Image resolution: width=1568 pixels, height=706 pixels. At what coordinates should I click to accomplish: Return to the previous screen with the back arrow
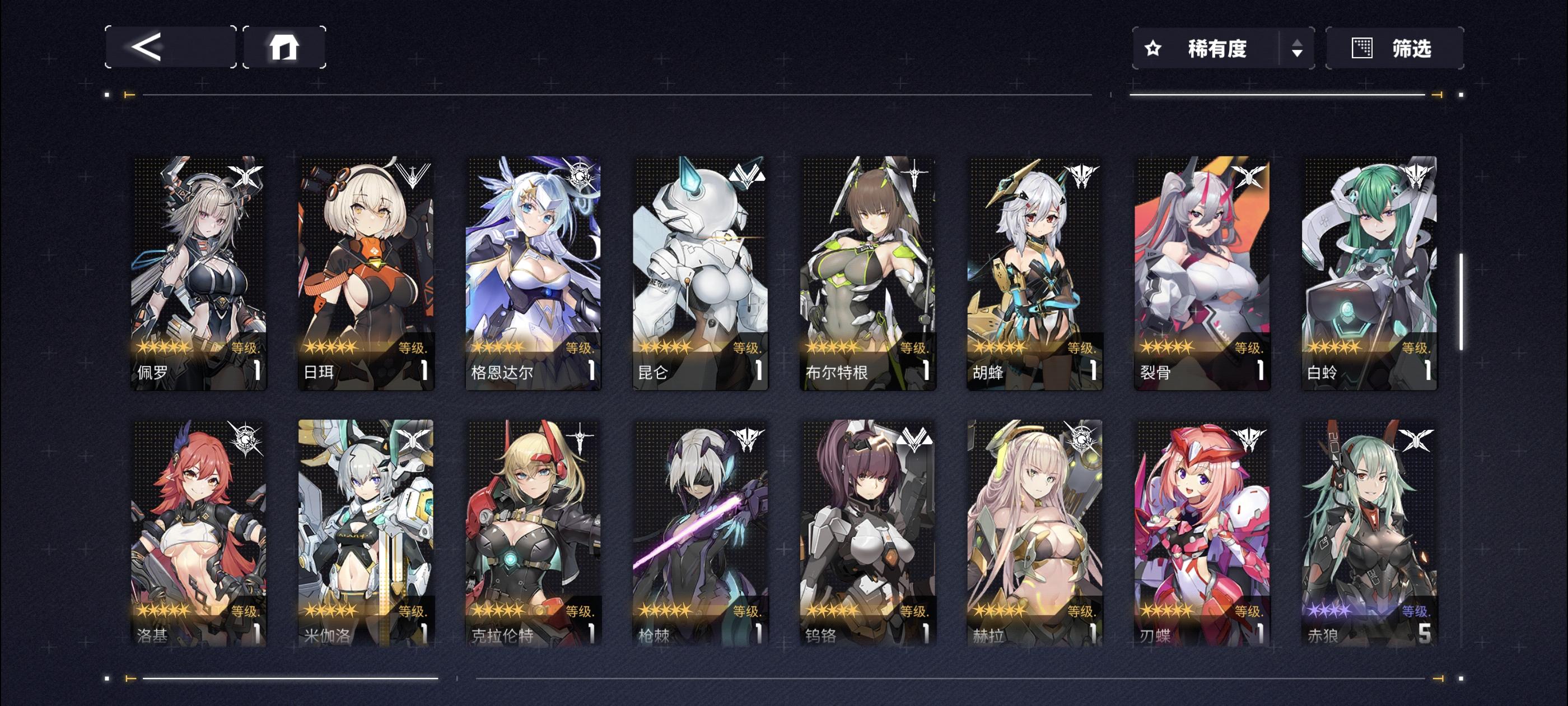point(170,48)
